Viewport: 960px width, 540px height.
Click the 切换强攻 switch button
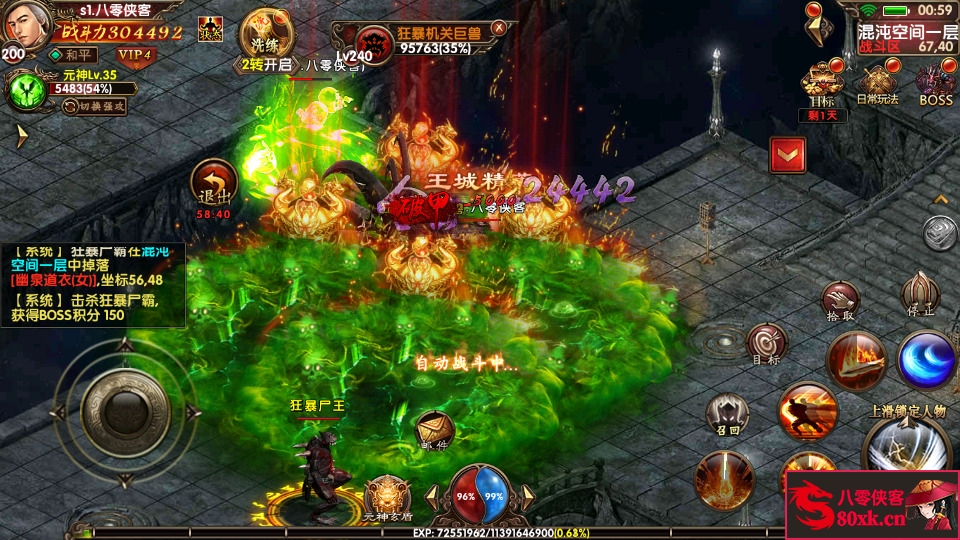pos(97,105)
